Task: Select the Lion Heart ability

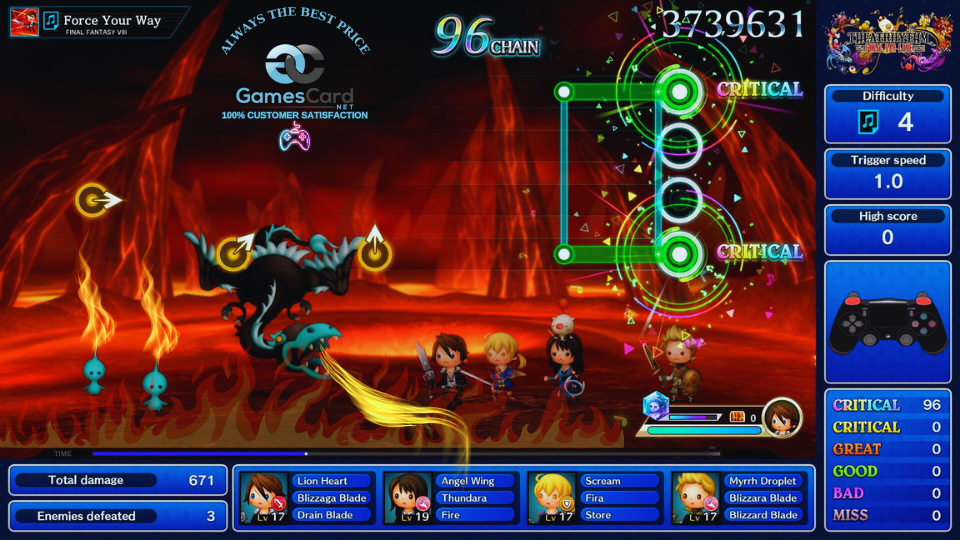Action: point(321,481)
